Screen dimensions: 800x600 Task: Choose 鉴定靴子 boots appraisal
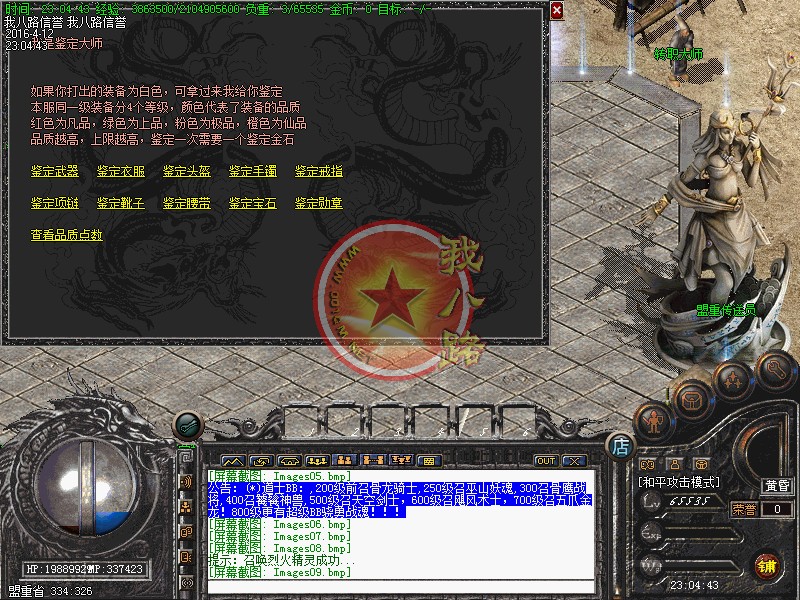(x=120, y=203)
